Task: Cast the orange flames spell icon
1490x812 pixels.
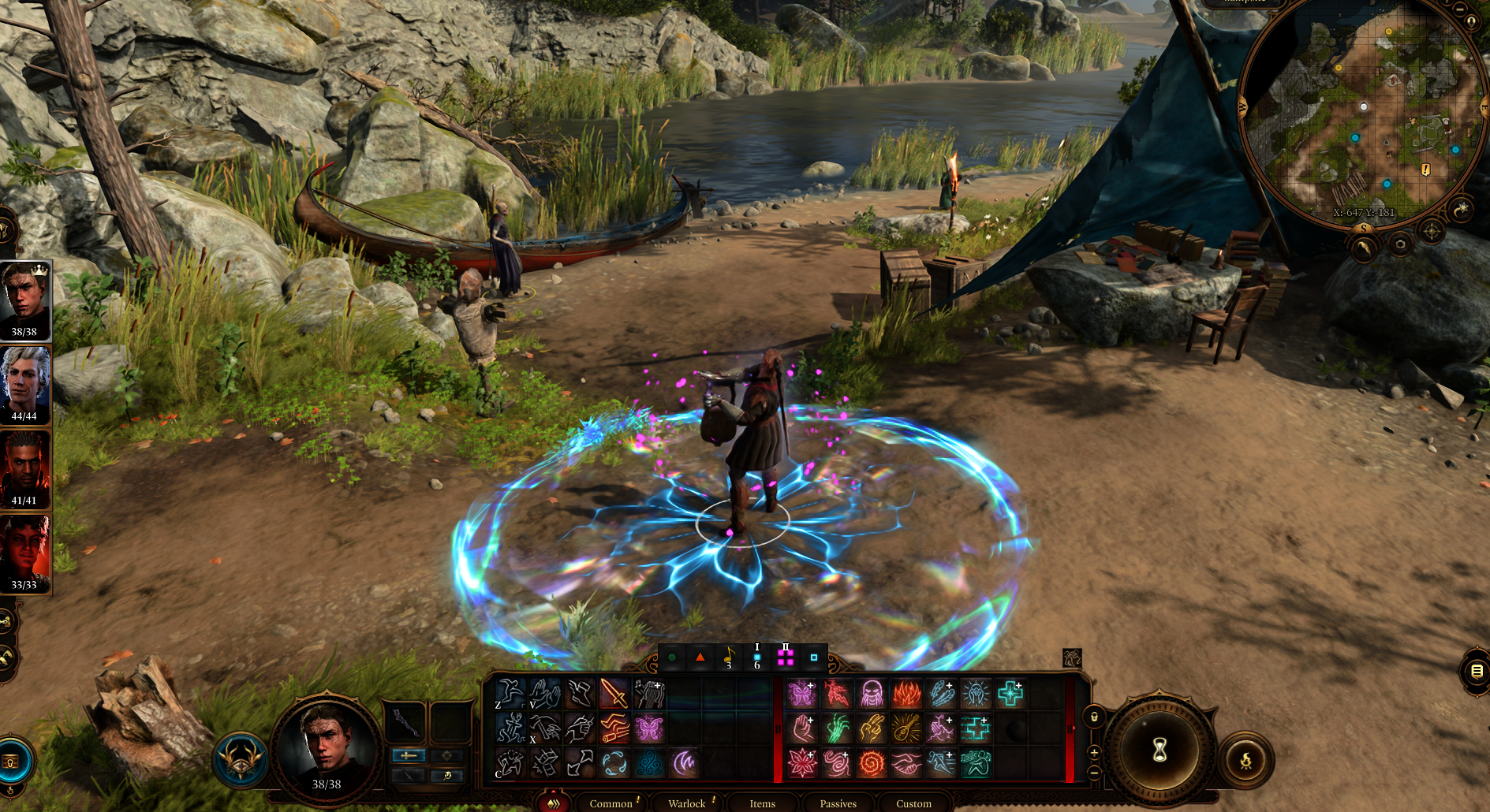Action: pos(906,695)
